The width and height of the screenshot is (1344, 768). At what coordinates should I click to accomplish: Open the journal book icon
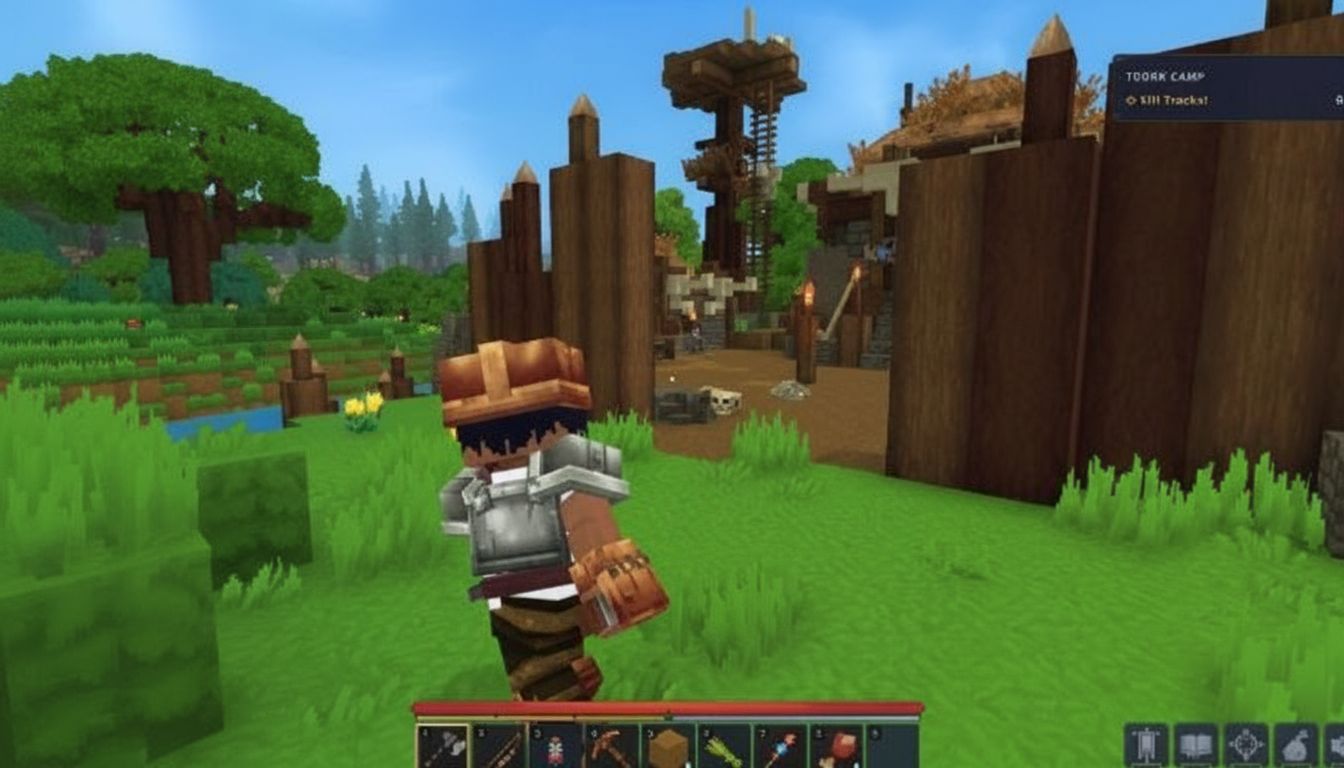point(1196,743)
